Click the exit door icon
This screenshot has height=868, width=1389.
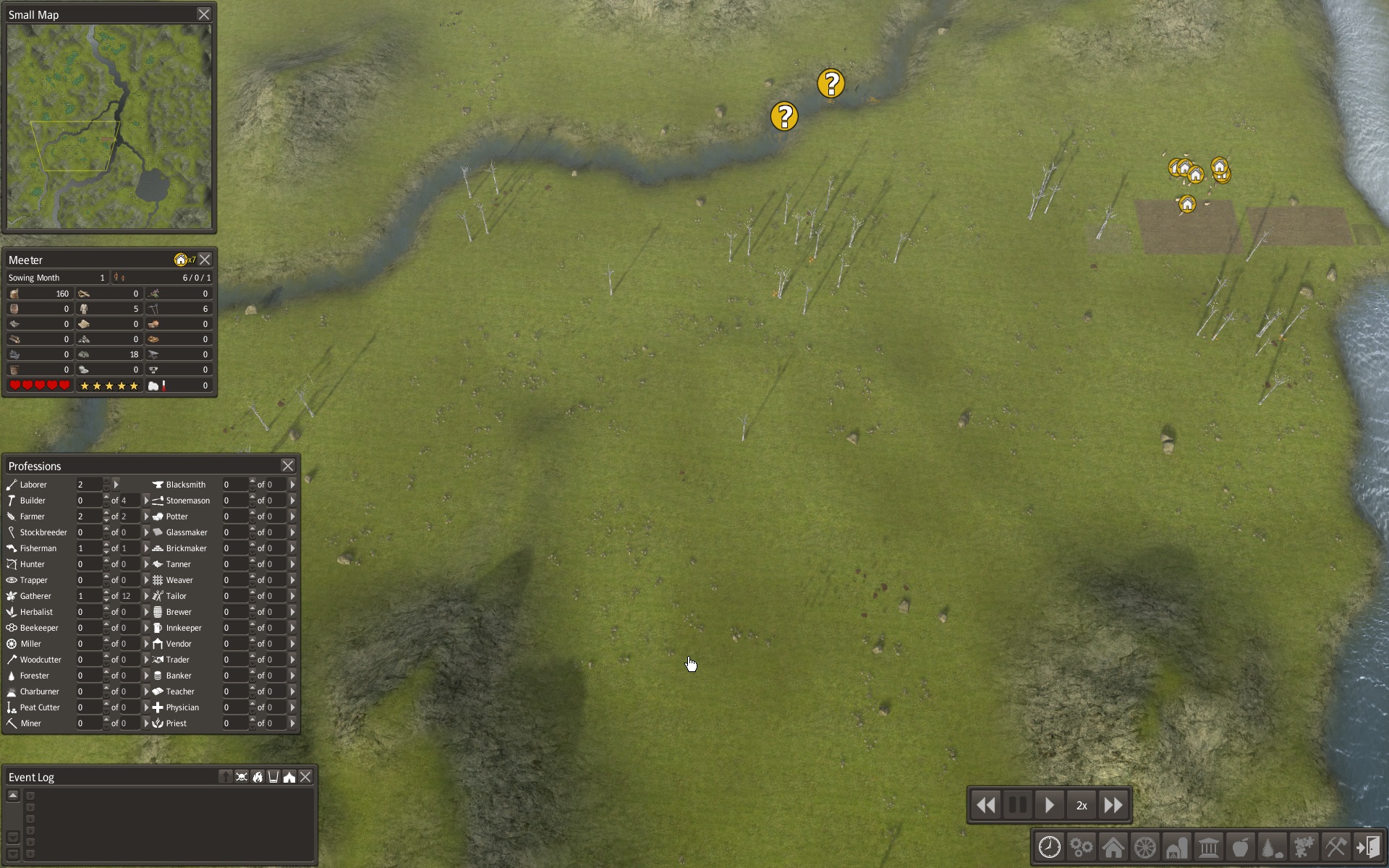[x=1367, y=847]
